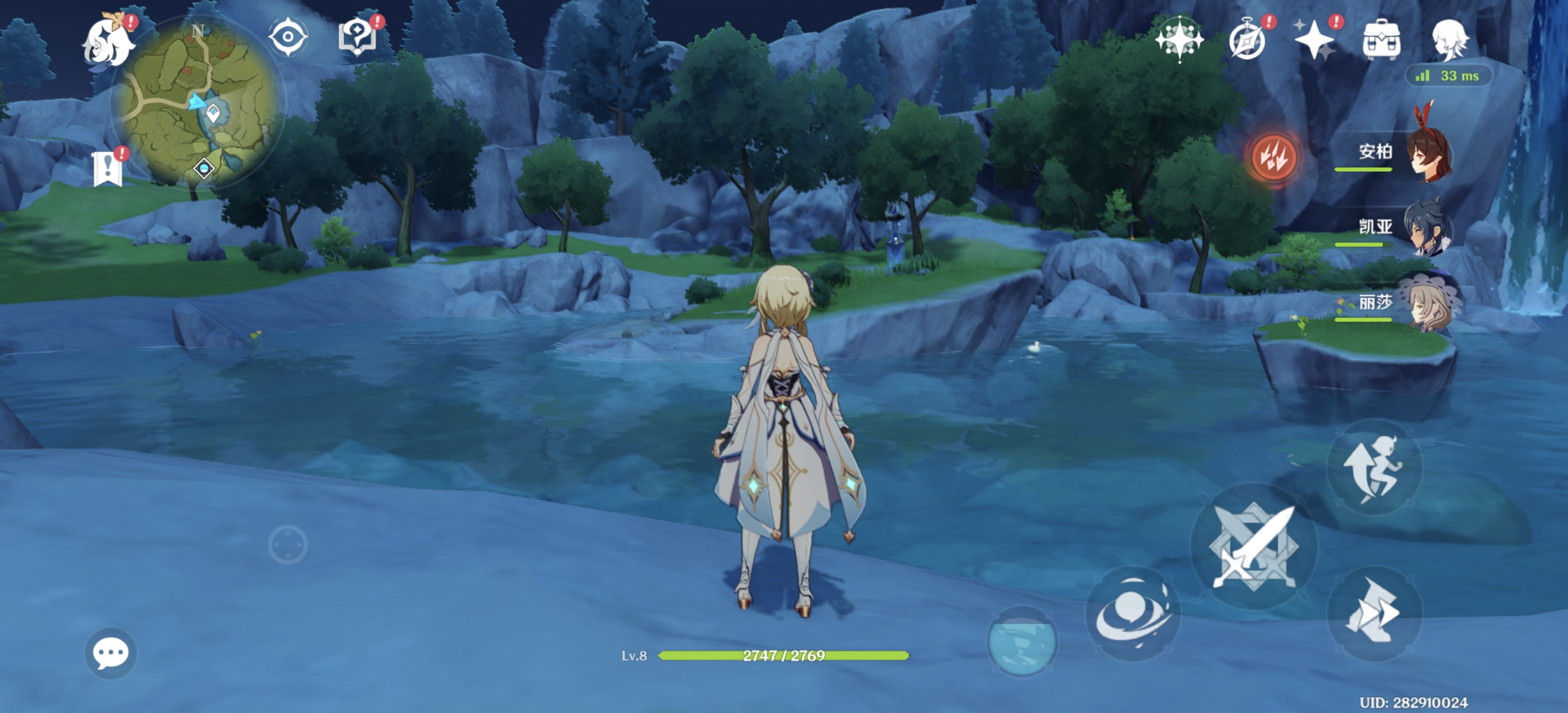This screenshot has width=1568, height=713.
Task: Use the wind swirl elemental skill
Action: click(1132, 614)
